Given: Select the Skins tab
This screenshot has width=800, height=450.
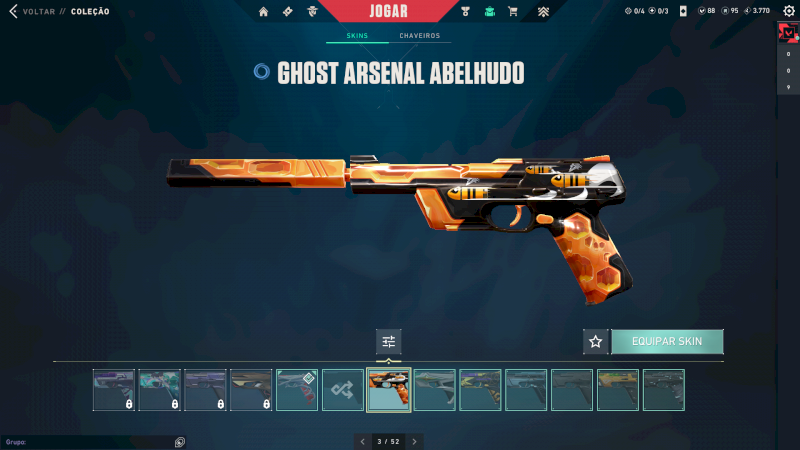Looking at the screenshot, I should pos(357,36).
